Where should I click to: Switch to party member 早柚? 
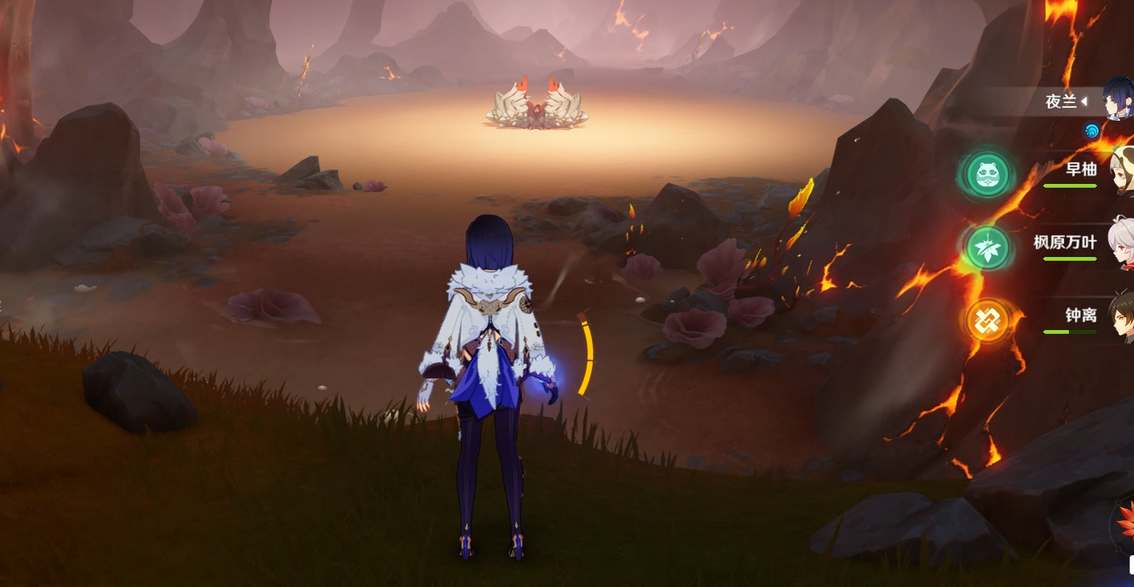click(x=1081, y=169)
